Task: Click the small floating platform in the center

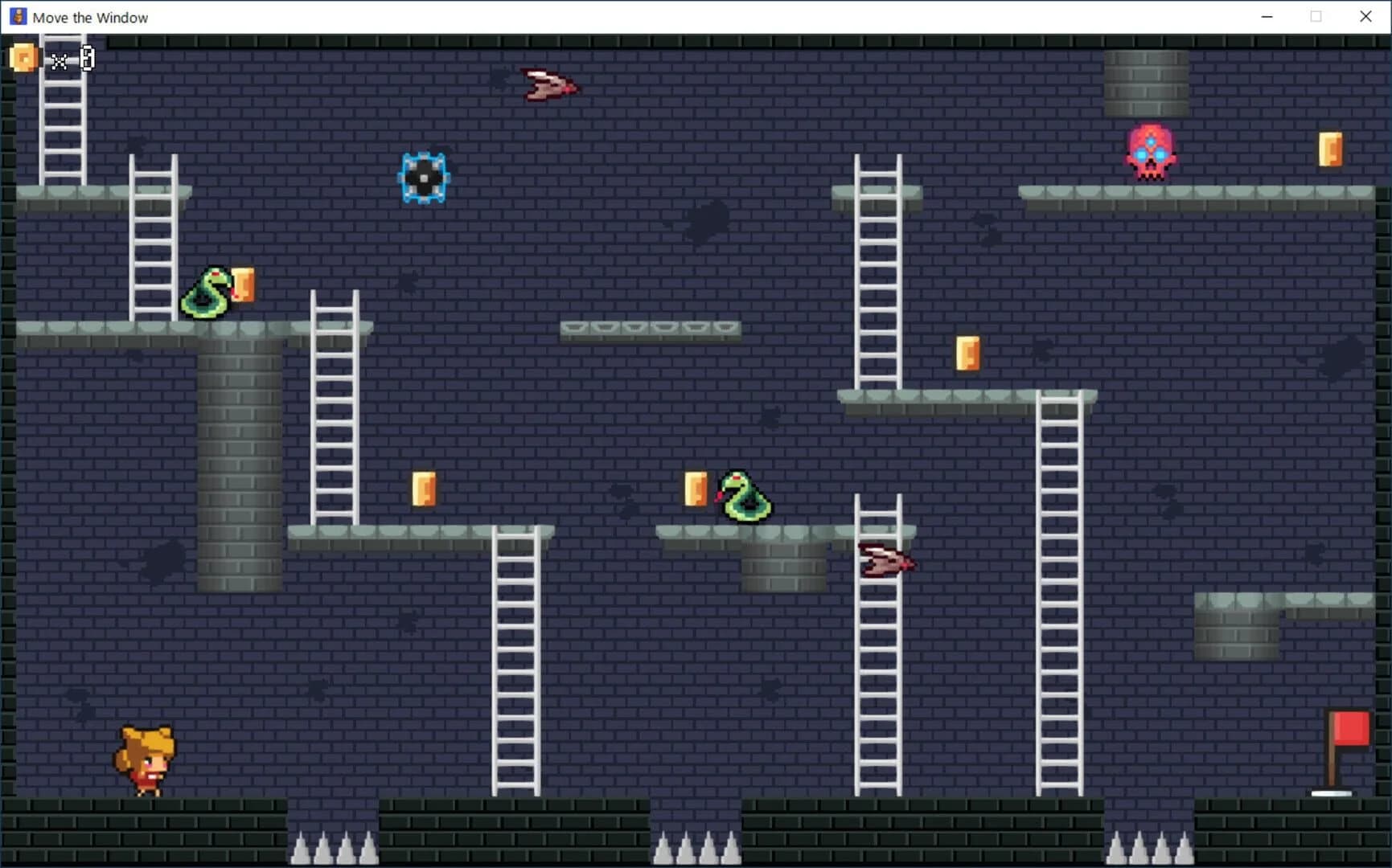Action: tap(650, 330)
